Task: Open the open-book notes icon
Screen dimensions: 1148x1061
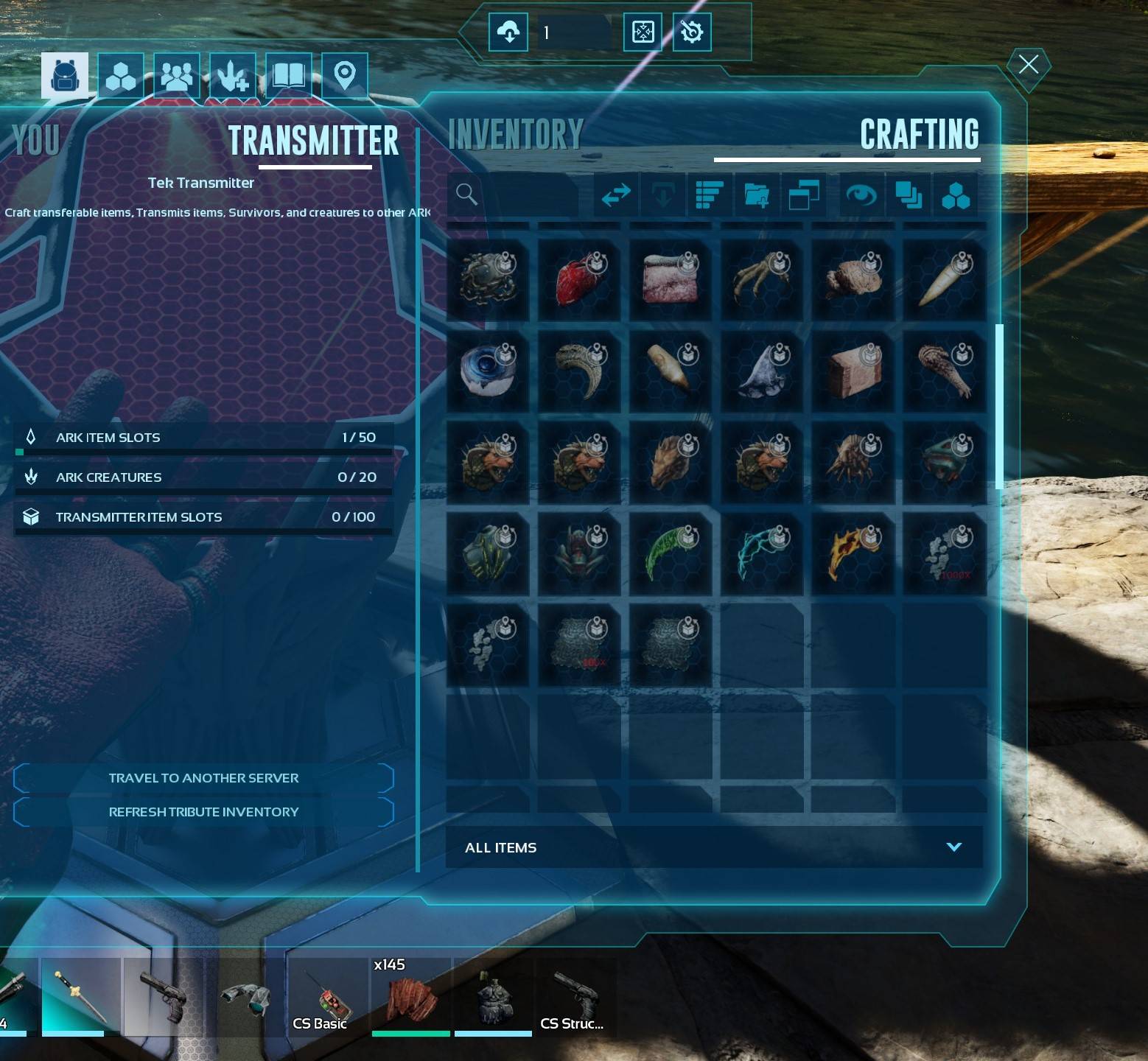Action: point(288,75)
